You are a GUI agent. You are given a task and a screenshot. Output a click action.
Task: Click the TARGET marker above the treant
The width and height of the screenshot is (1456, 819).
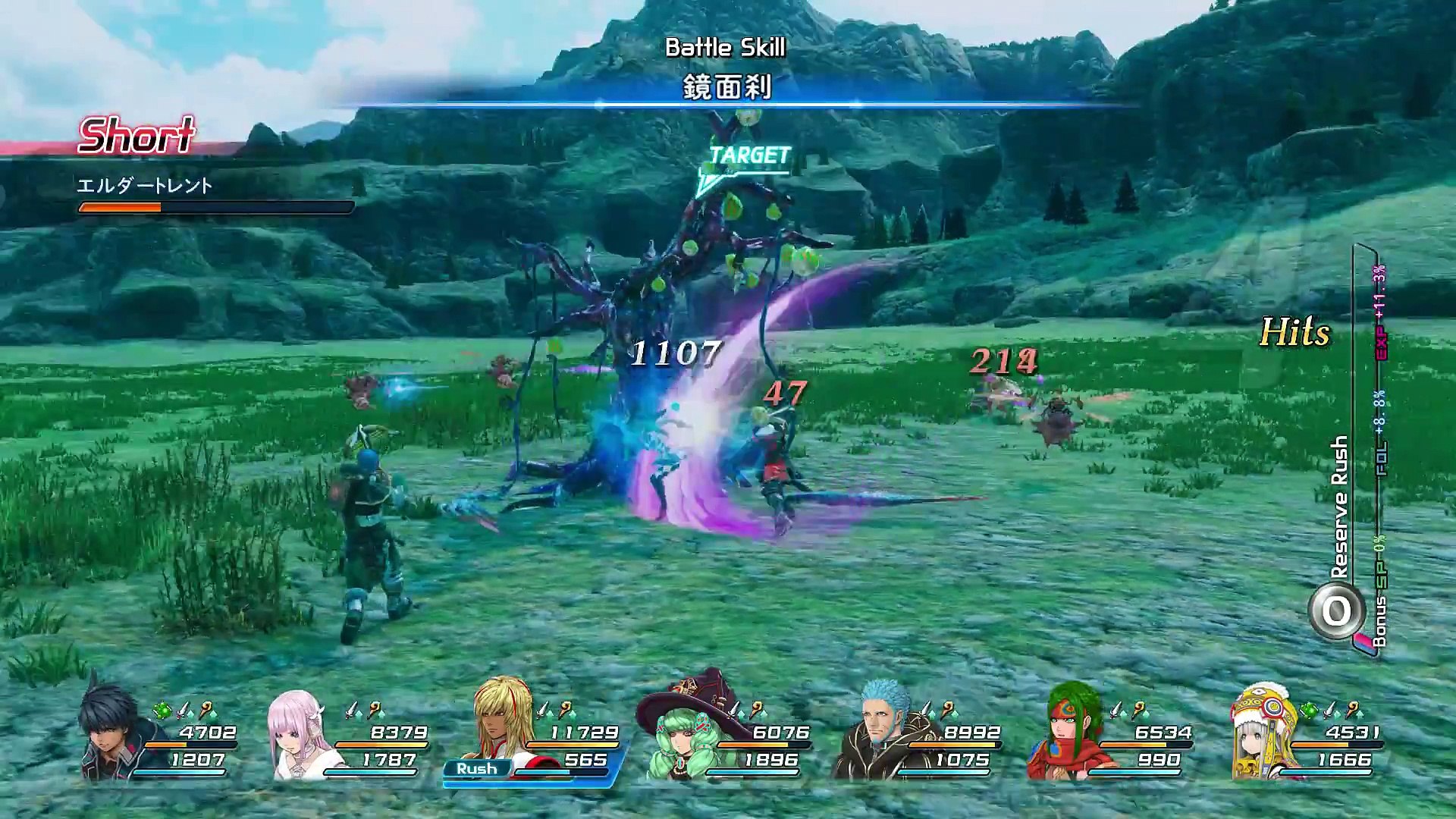tap(747, 158)
